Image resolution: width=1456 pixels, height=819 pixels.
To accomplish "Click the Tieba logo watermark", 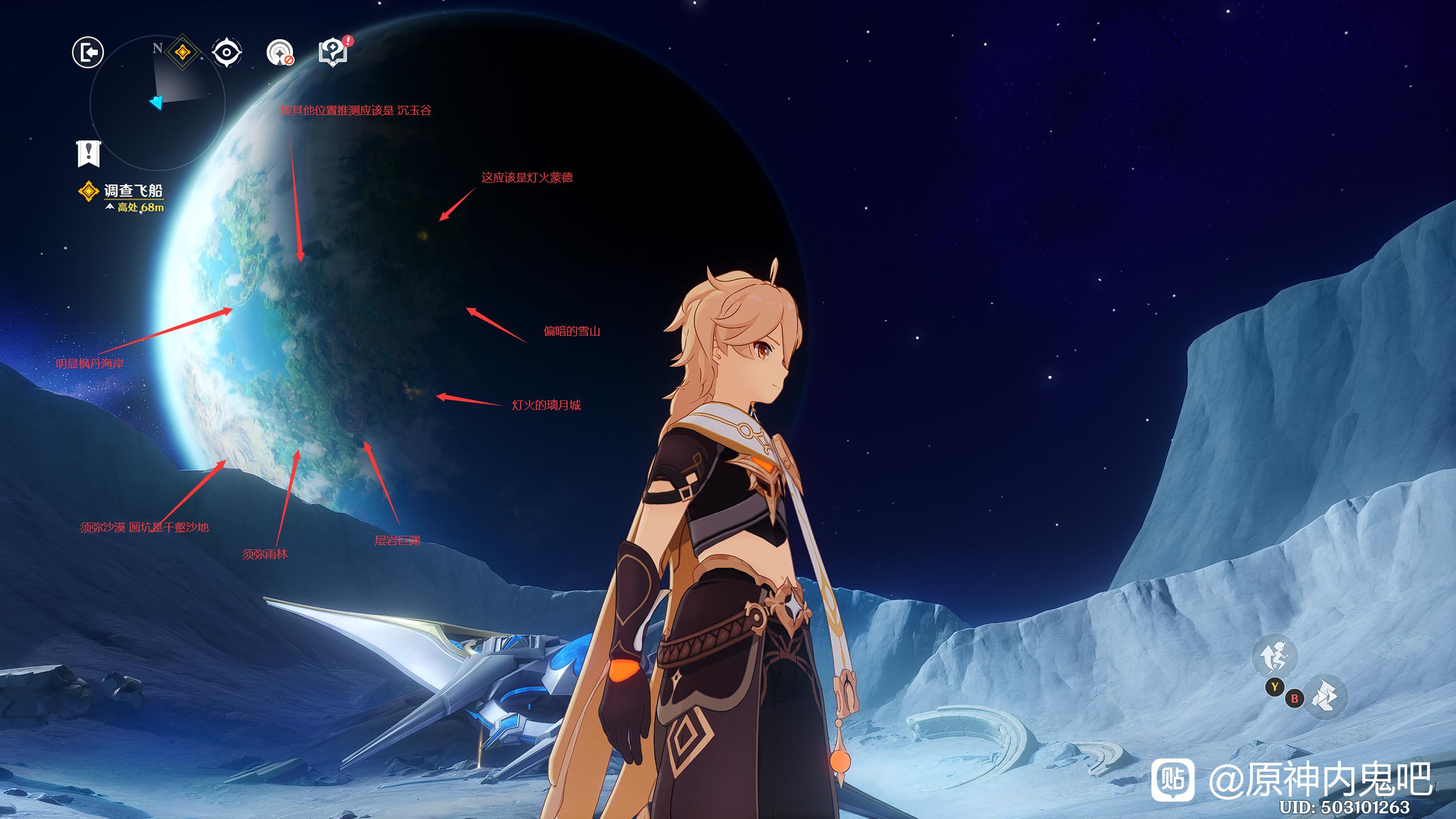I will coord(1172,780).
